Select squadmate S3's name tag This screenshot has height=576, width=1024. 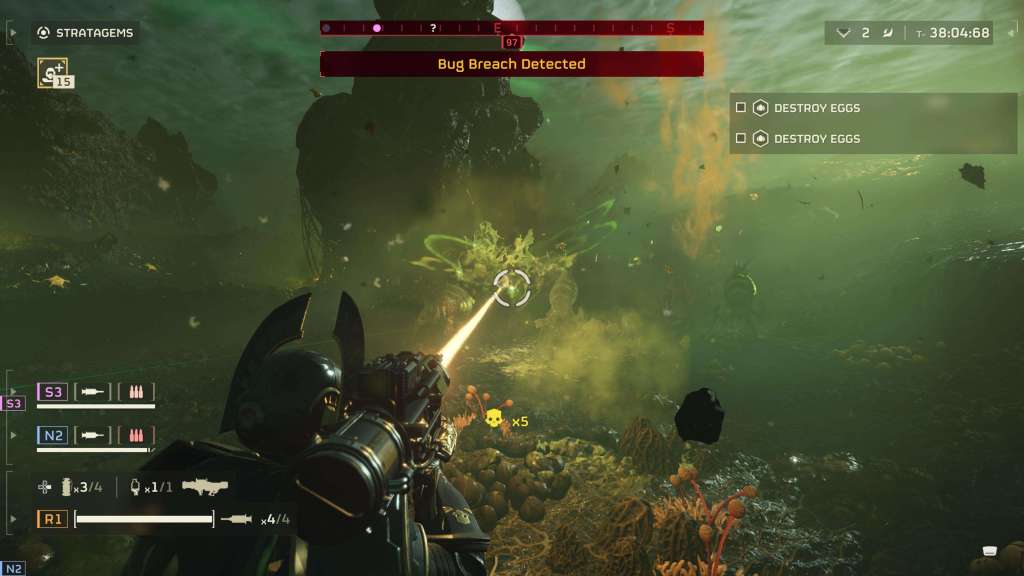(52, 392)
